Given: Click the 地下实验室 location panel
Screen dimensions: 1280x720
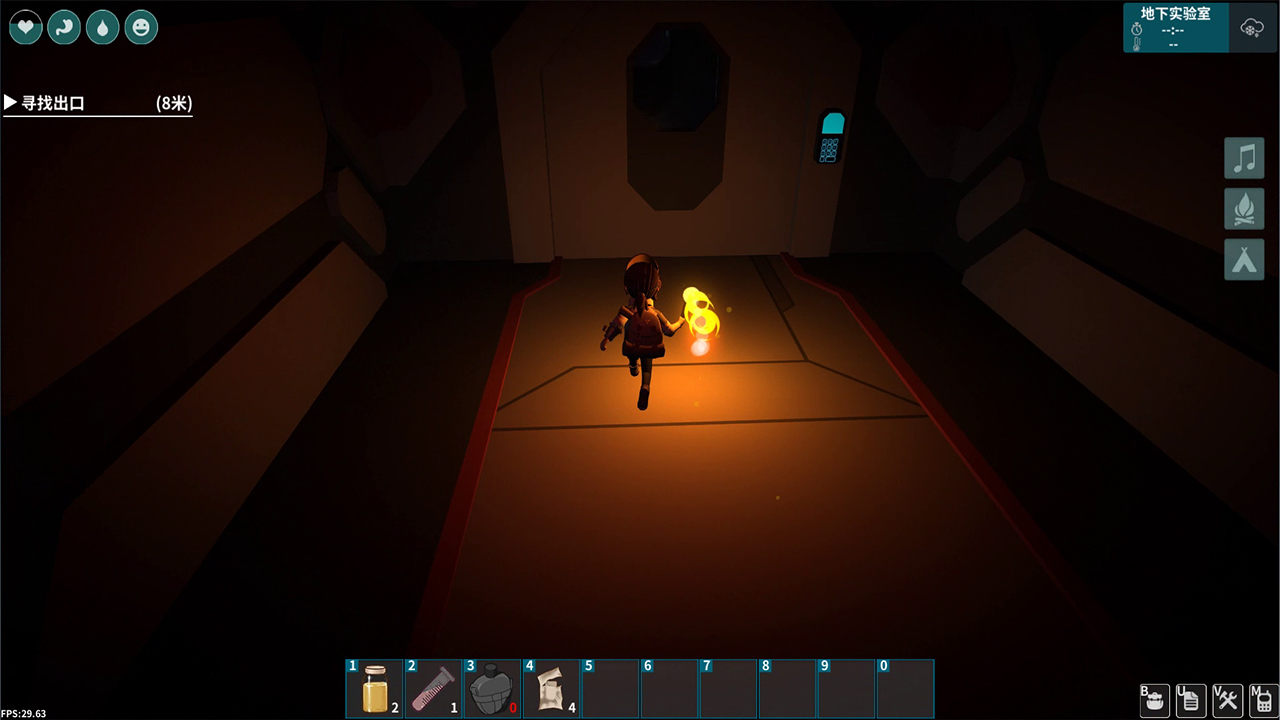Looking at the screenshot, I should (1175, 28).
